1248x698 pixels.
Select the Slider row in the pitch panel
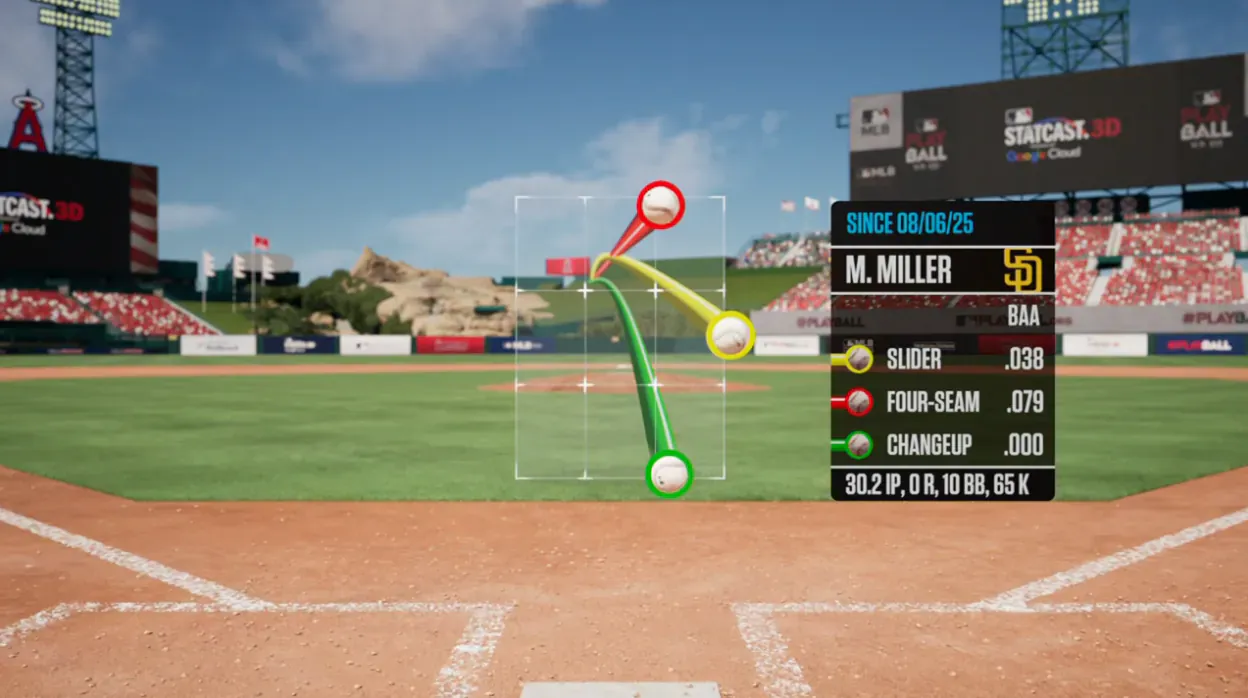click(942, 359)
